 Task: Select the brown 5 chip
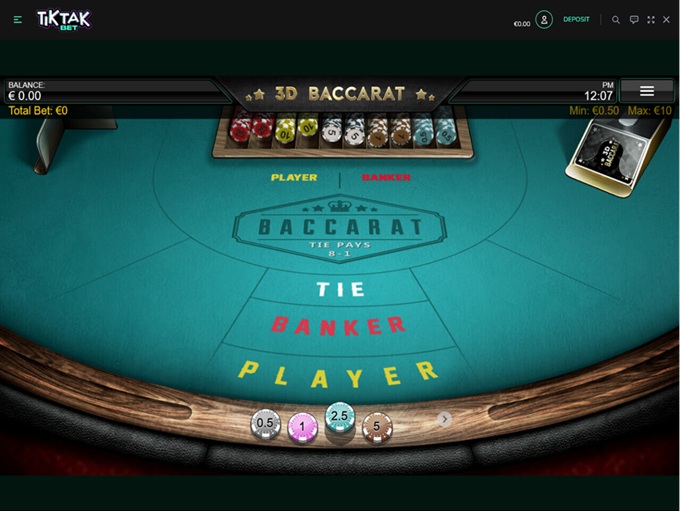(377, 427)
